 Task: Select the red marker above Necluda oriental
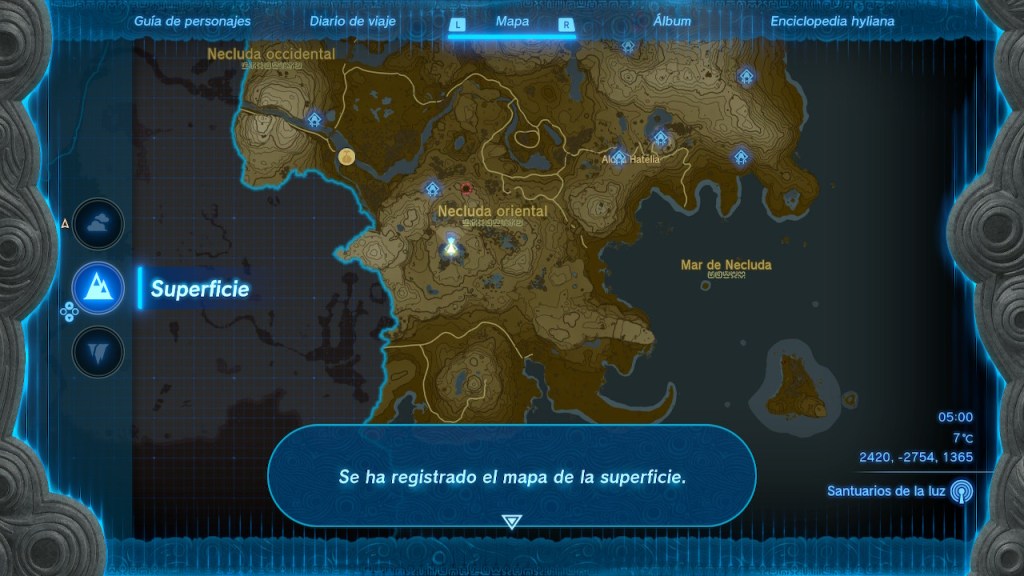(466, 187)
